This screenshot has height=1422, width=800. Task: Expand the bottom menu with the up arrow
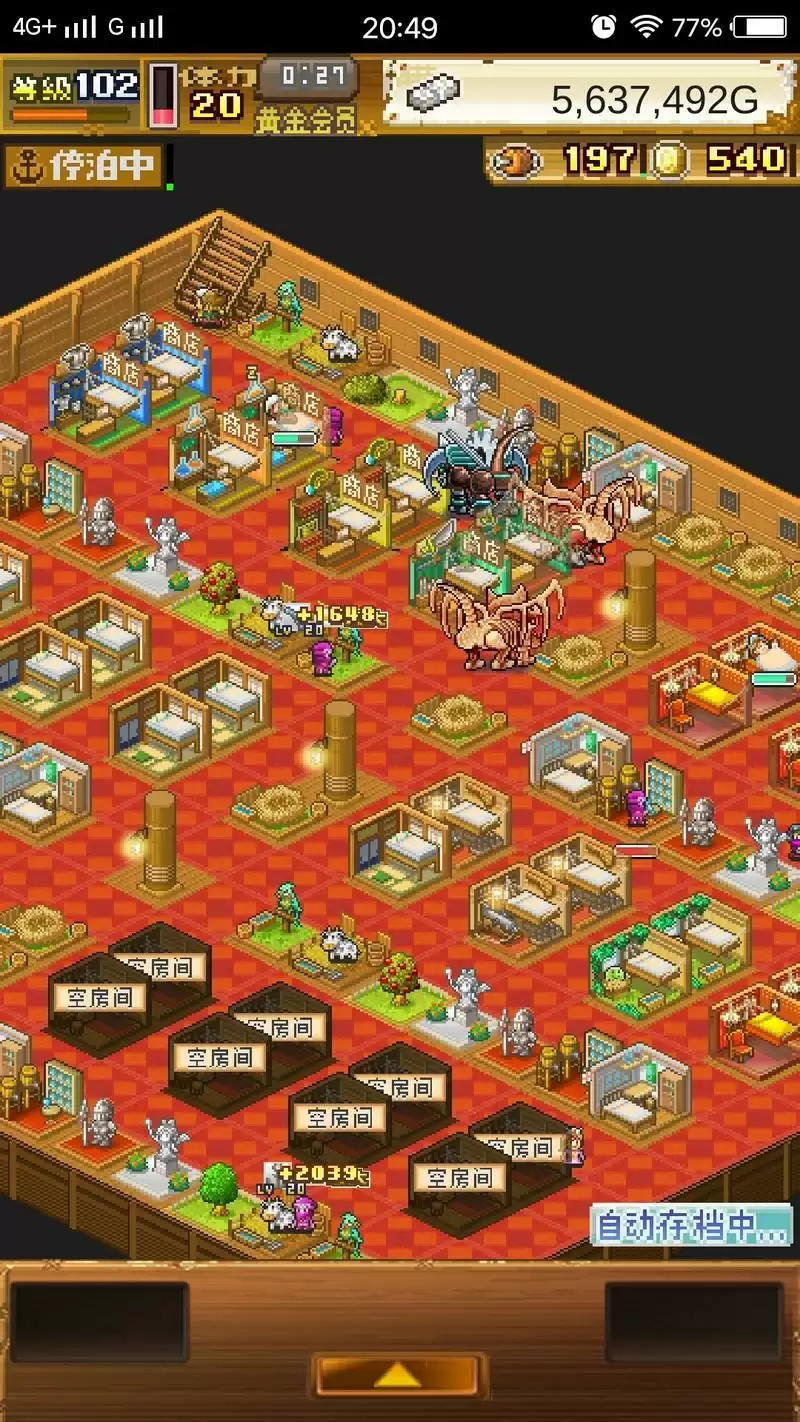point(398,1375)
